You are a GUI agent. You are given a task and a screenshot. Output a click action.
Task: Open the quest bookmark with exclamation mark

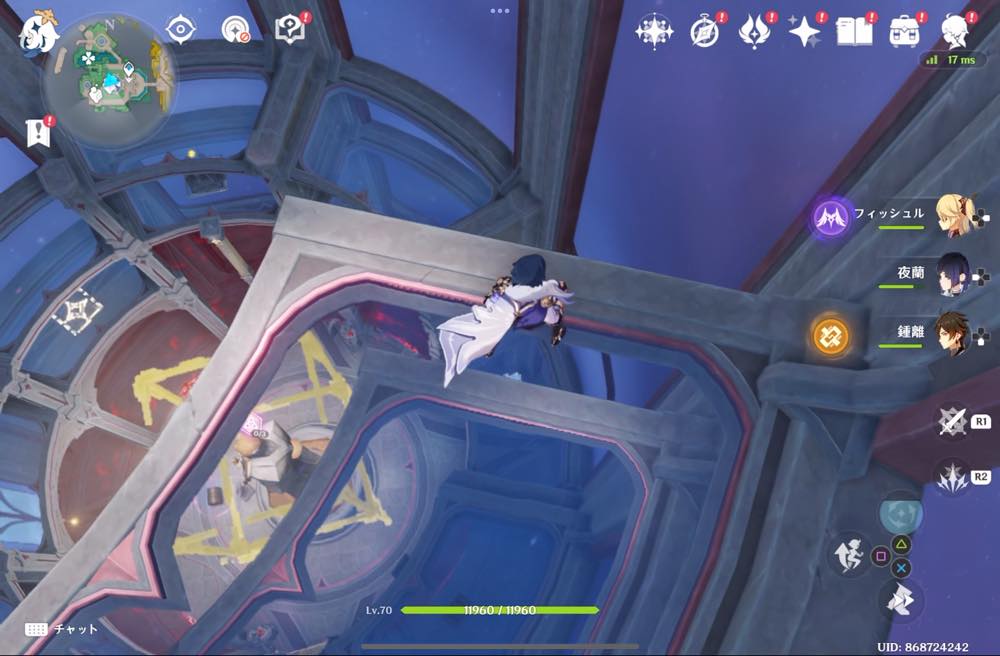coord(39,131)
